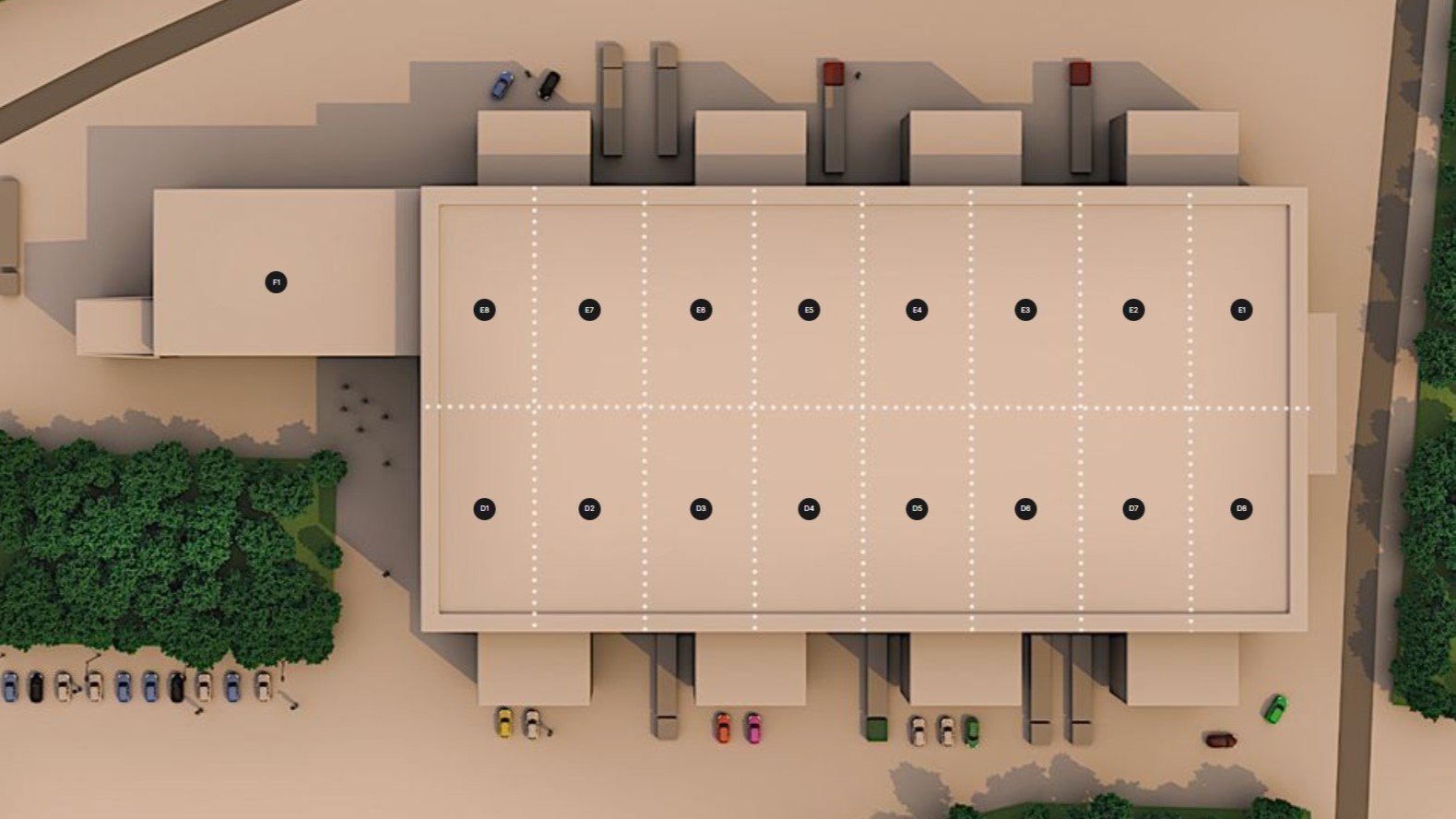
Task: Choose the D4 unit marker
Action: click(x=809, y=508)
